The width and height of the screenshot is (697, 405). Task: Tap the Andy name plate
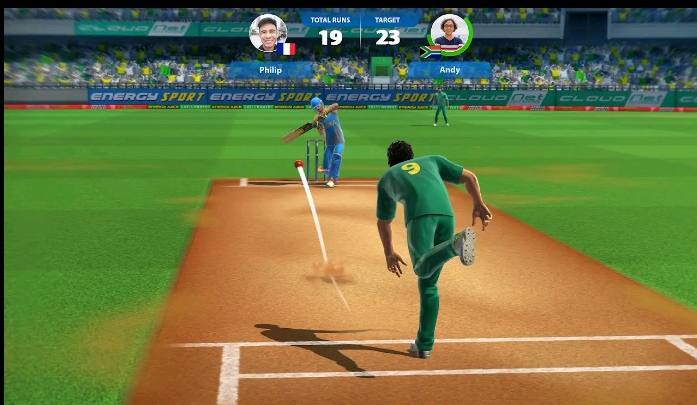[x=449, y=71]
